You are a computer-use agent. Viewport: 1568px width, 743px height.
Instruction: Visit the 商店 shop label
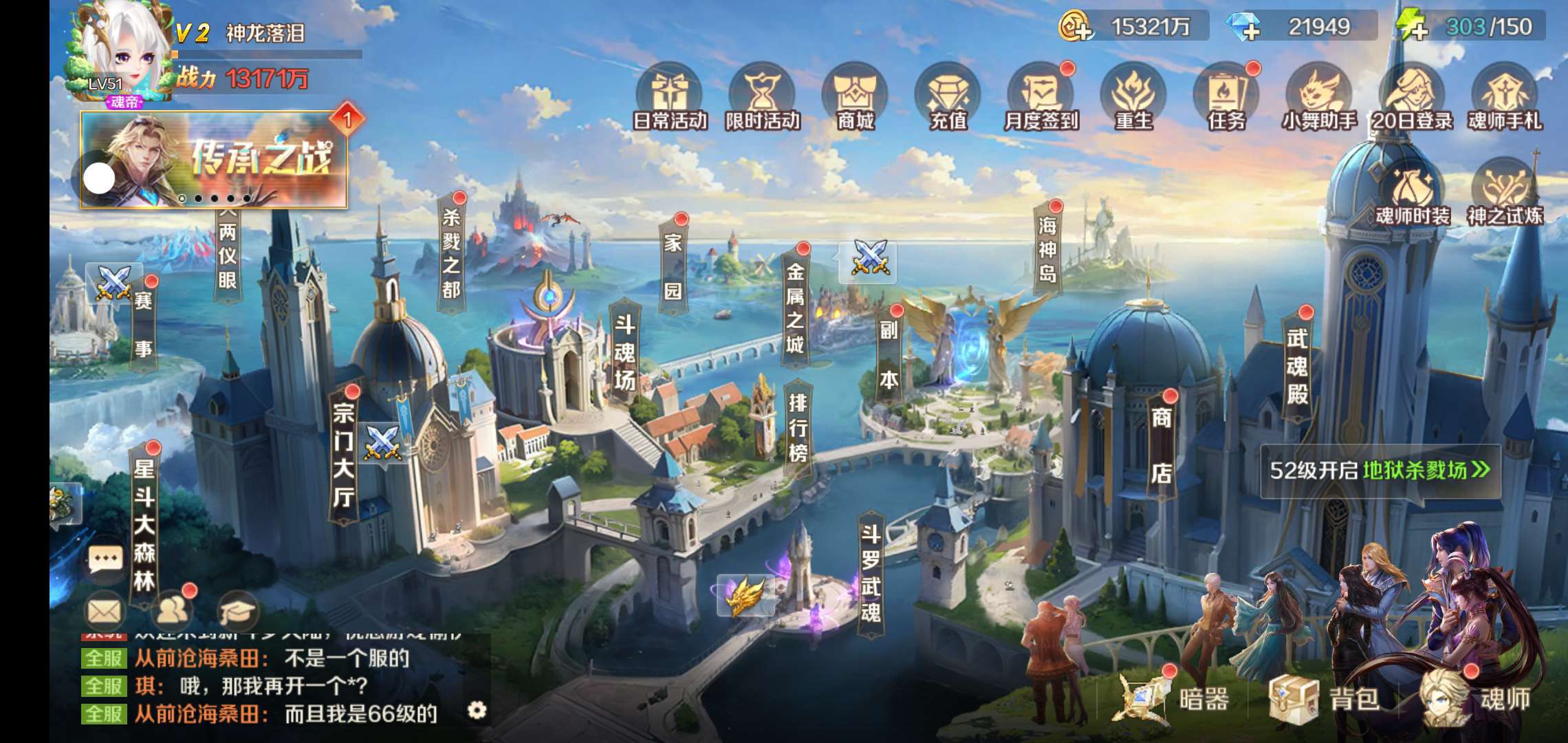(x=1162, y=444)
